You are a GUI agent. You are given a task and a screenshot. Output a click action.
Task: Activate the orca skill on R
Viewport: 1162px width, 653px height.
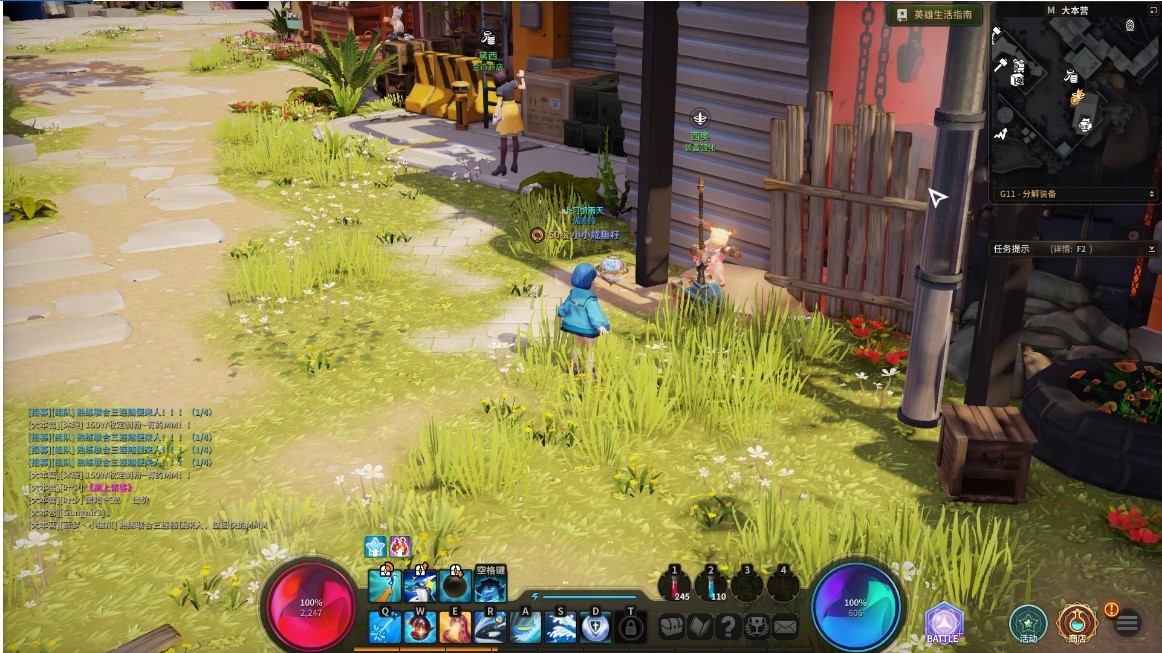click(490, 627)
